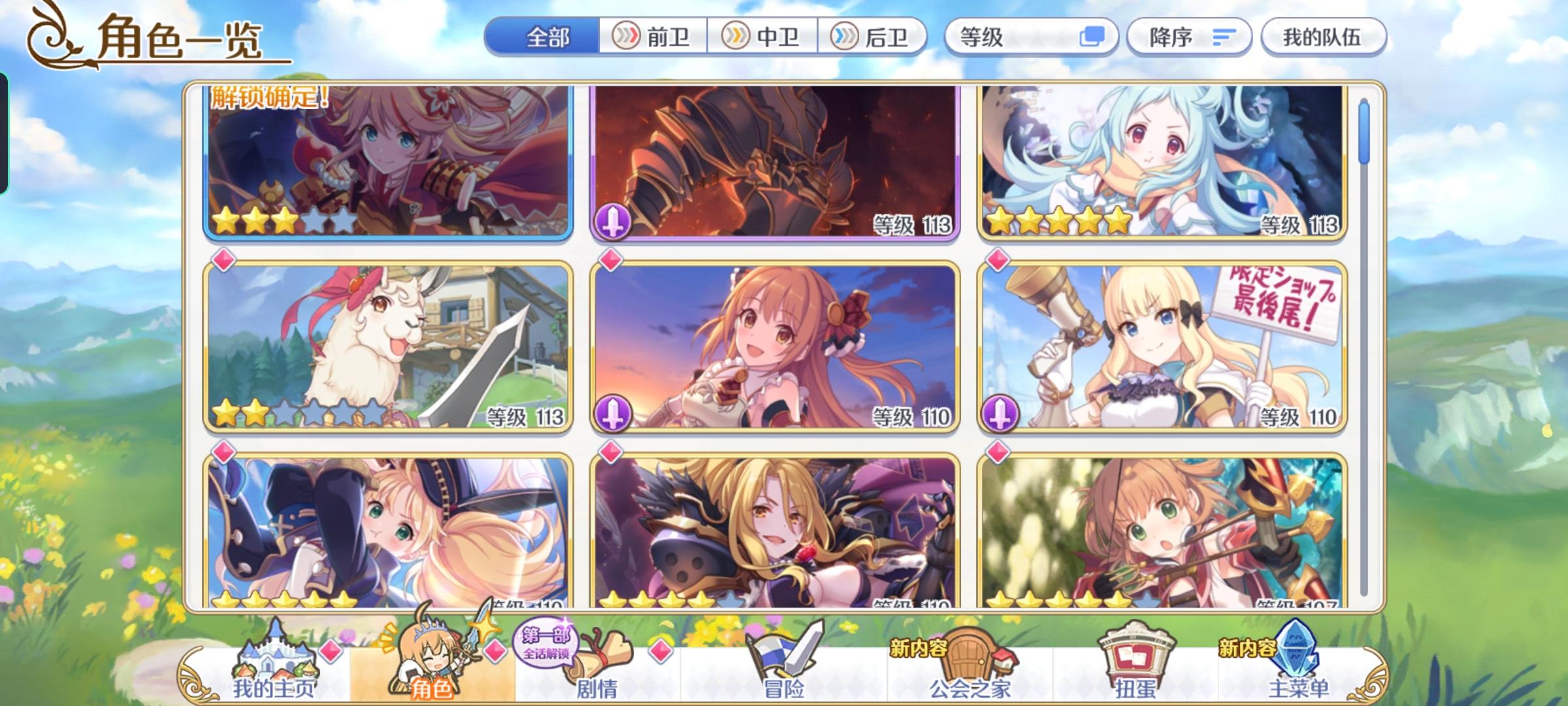
Task: Toggle 中卫 middle guard filter on
Action: coord(764,37)
